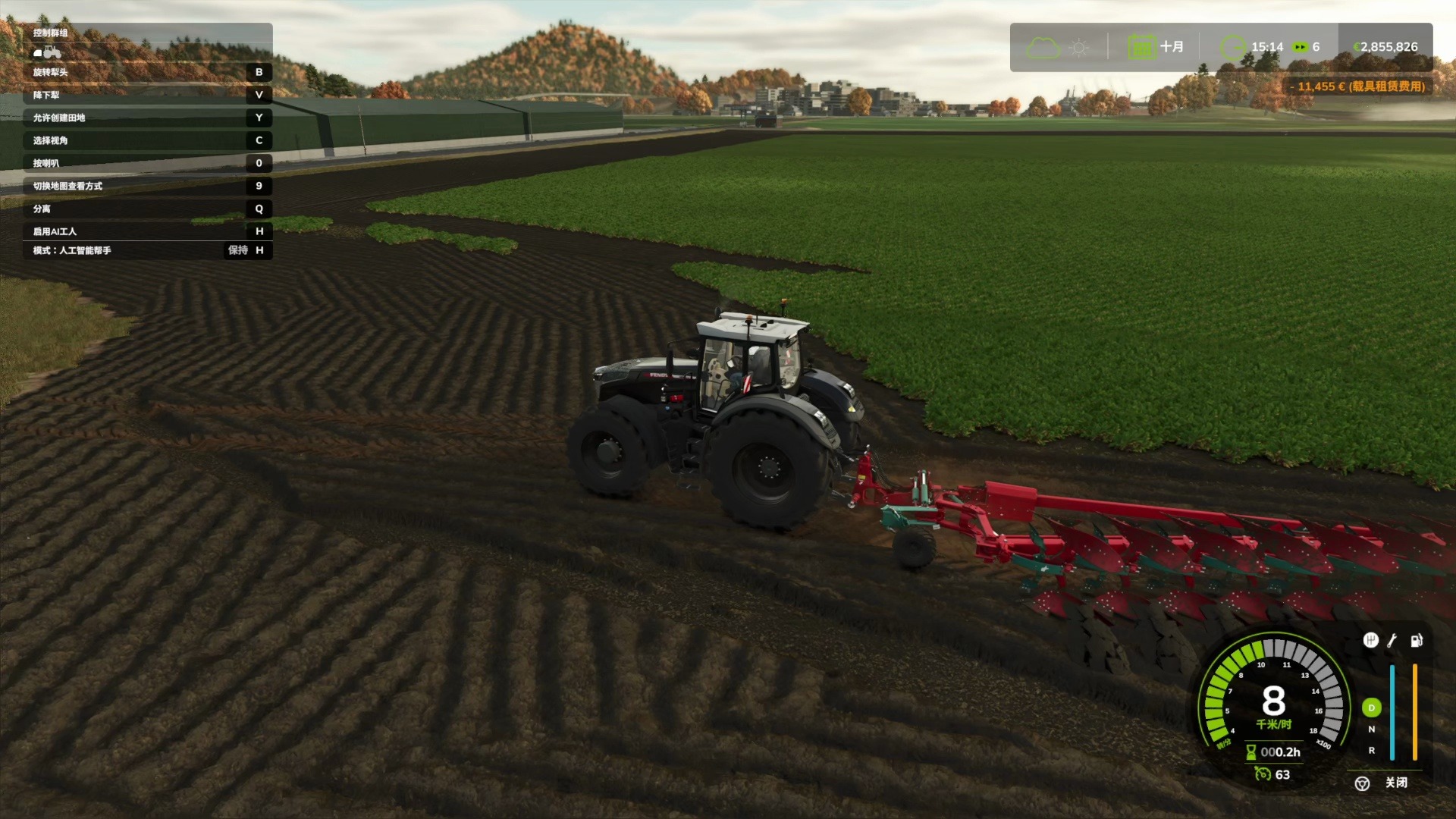This screenshot has width=1456, height=819.
Task: Click the wrench damage icon
Action: coord(1392,641)
